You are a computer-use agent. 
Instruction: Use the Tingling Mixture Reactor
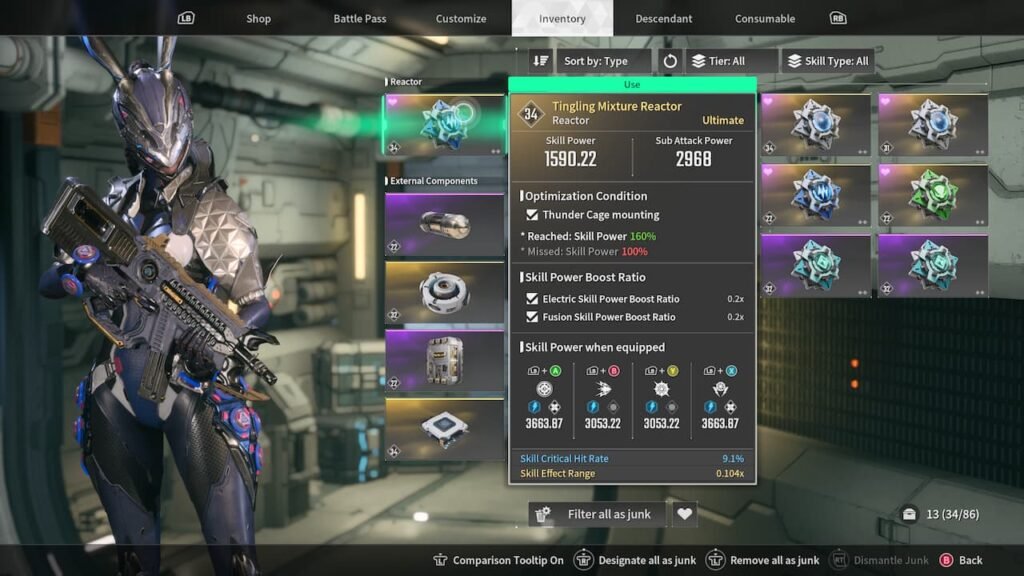632,85
